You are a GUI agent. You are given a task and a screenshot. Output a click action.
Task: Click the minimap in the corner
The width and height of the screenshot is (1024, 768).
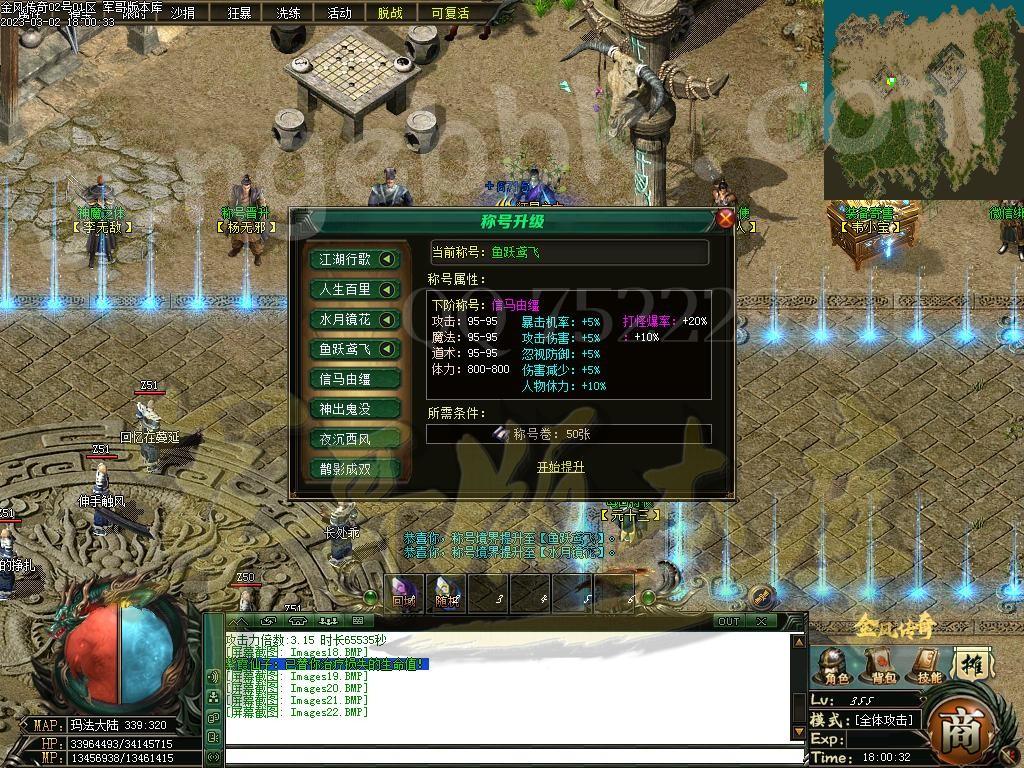(x=922, y=100)
